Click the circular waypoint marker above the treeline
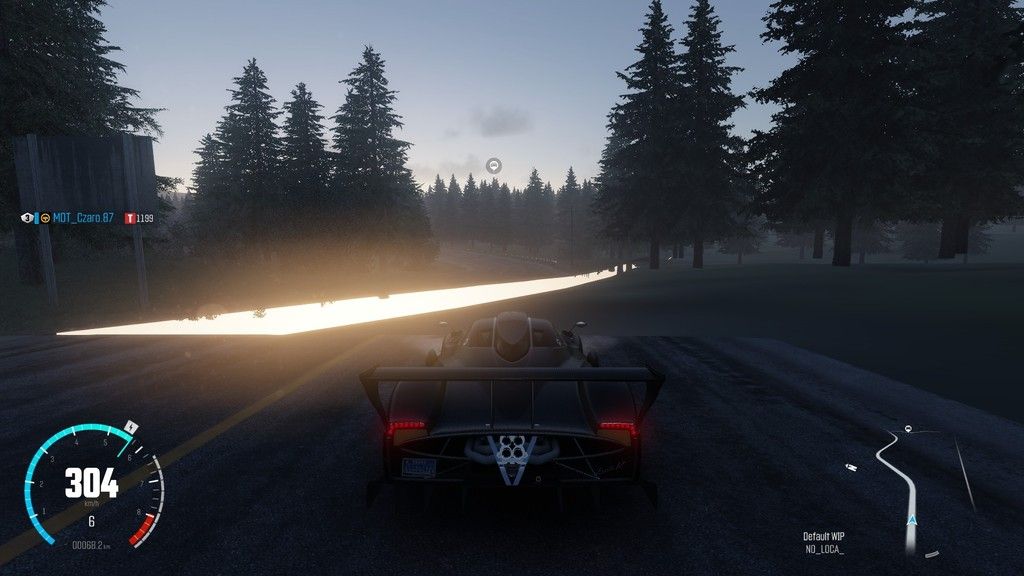 [x=494, y=165]
